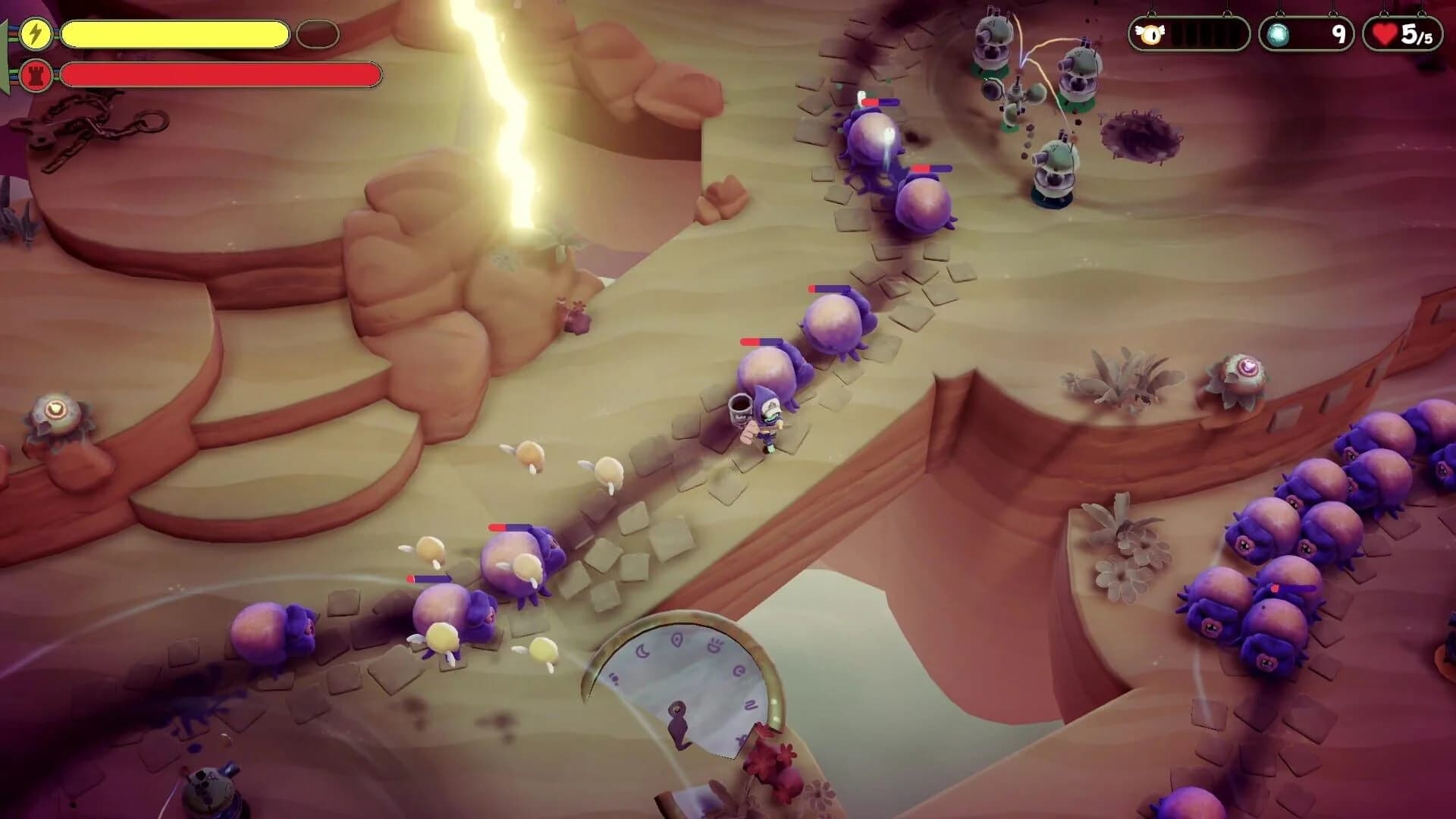Click the red tower defense icon
Screen dimensions: 1456x819
[x=35, y=75]
